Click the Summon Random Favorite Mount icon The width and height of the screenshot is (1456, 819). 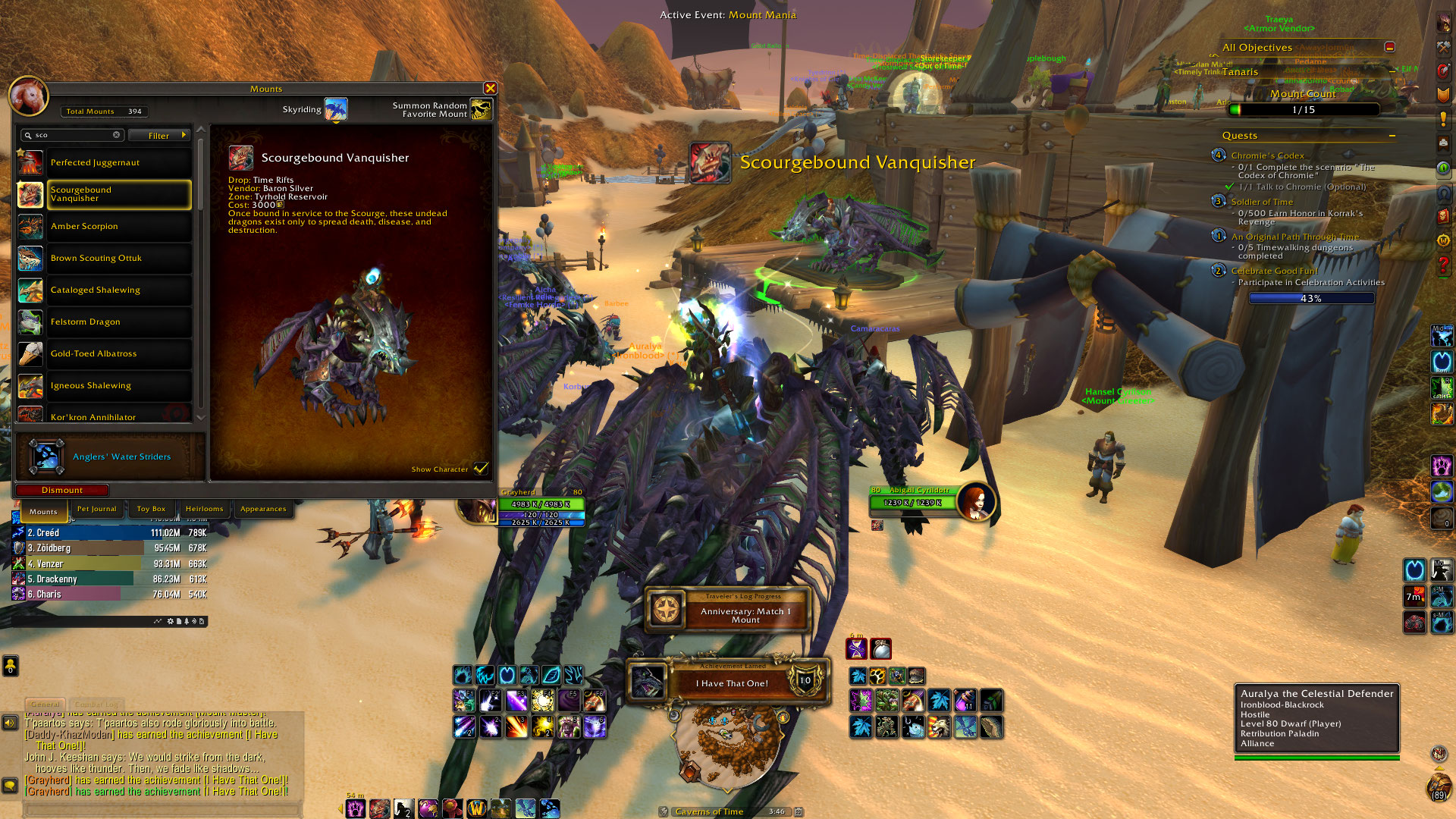pos(481,109)
